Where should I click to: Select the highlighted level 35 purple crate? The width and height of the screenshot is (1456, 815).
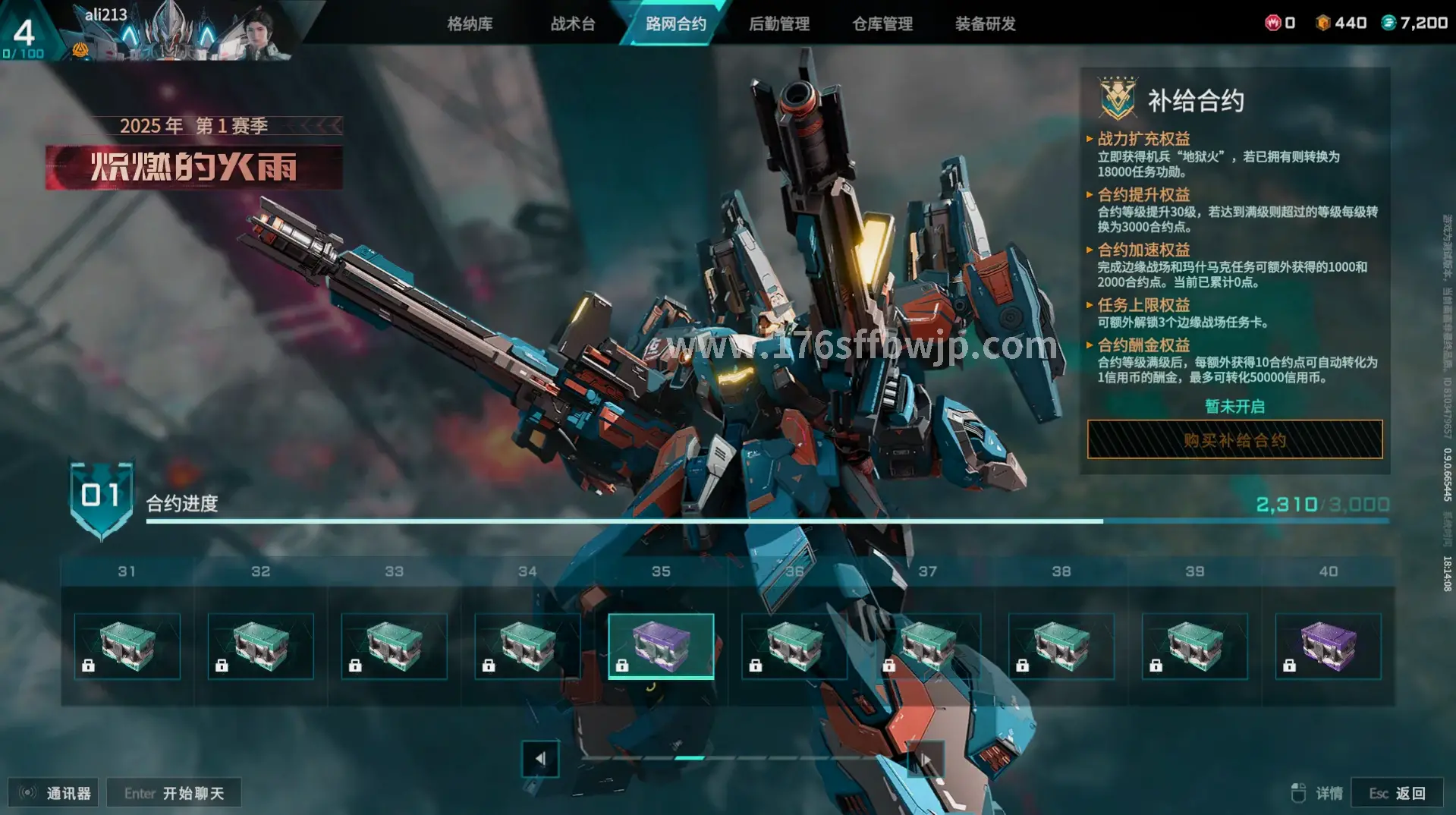(661, 646)
